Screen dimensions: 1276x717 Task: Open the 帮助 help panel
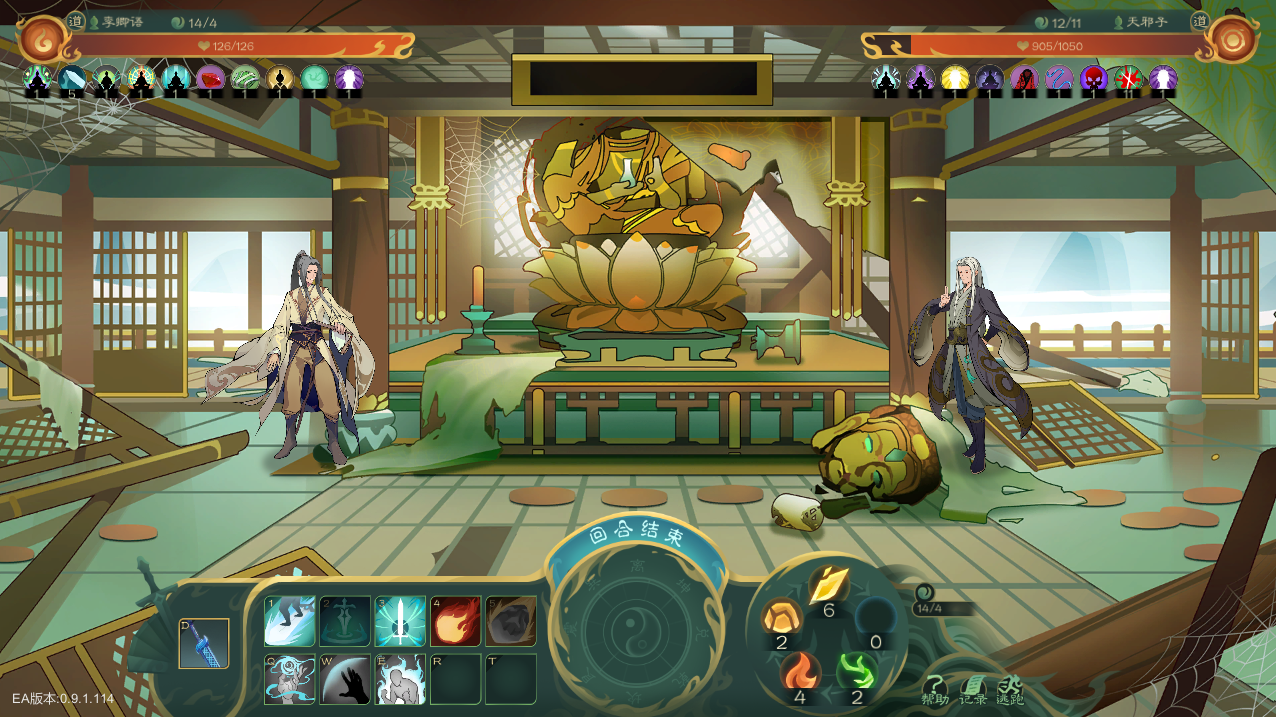[935, 689]
